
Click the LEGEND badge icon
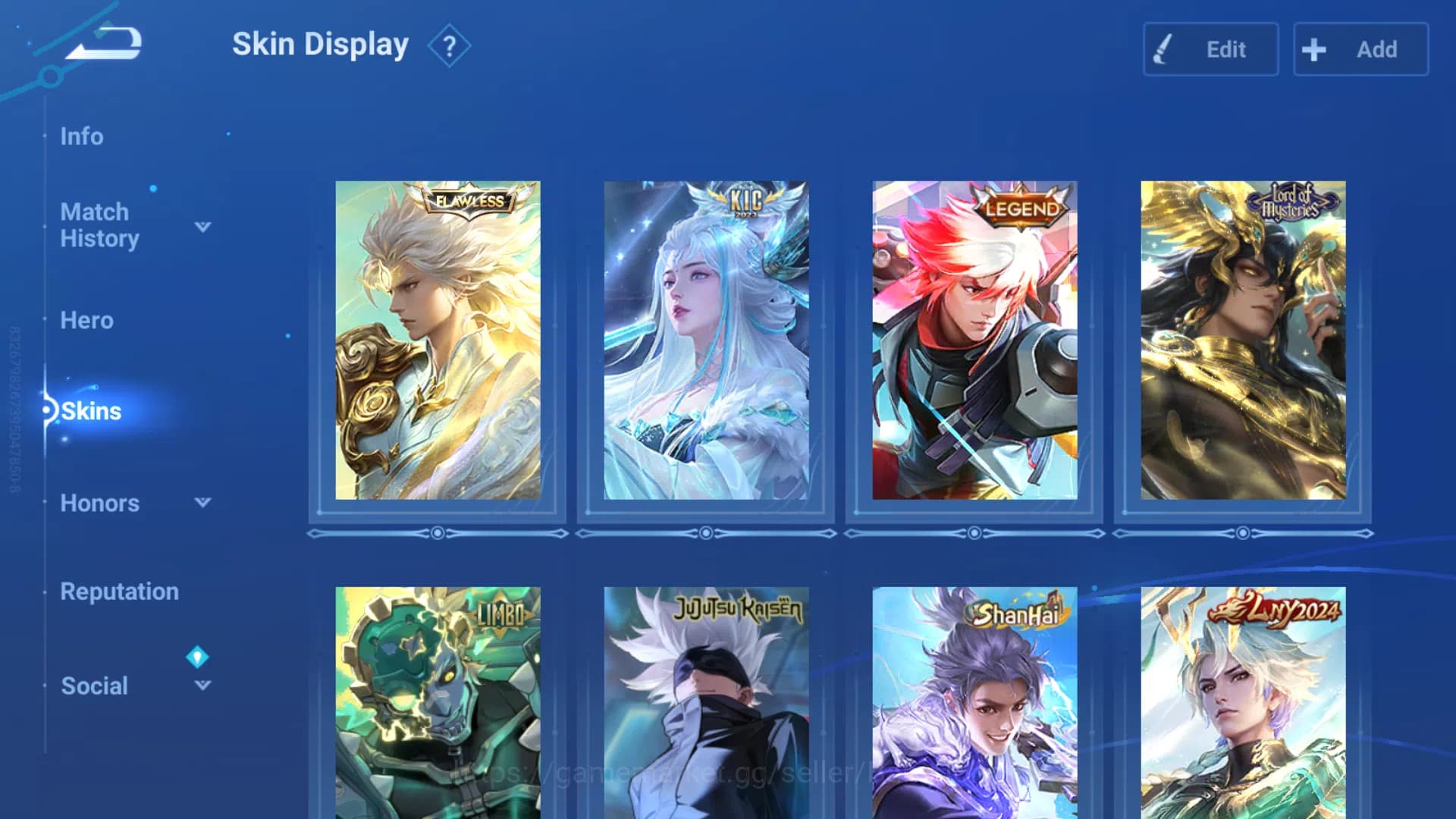[1022, 207]
